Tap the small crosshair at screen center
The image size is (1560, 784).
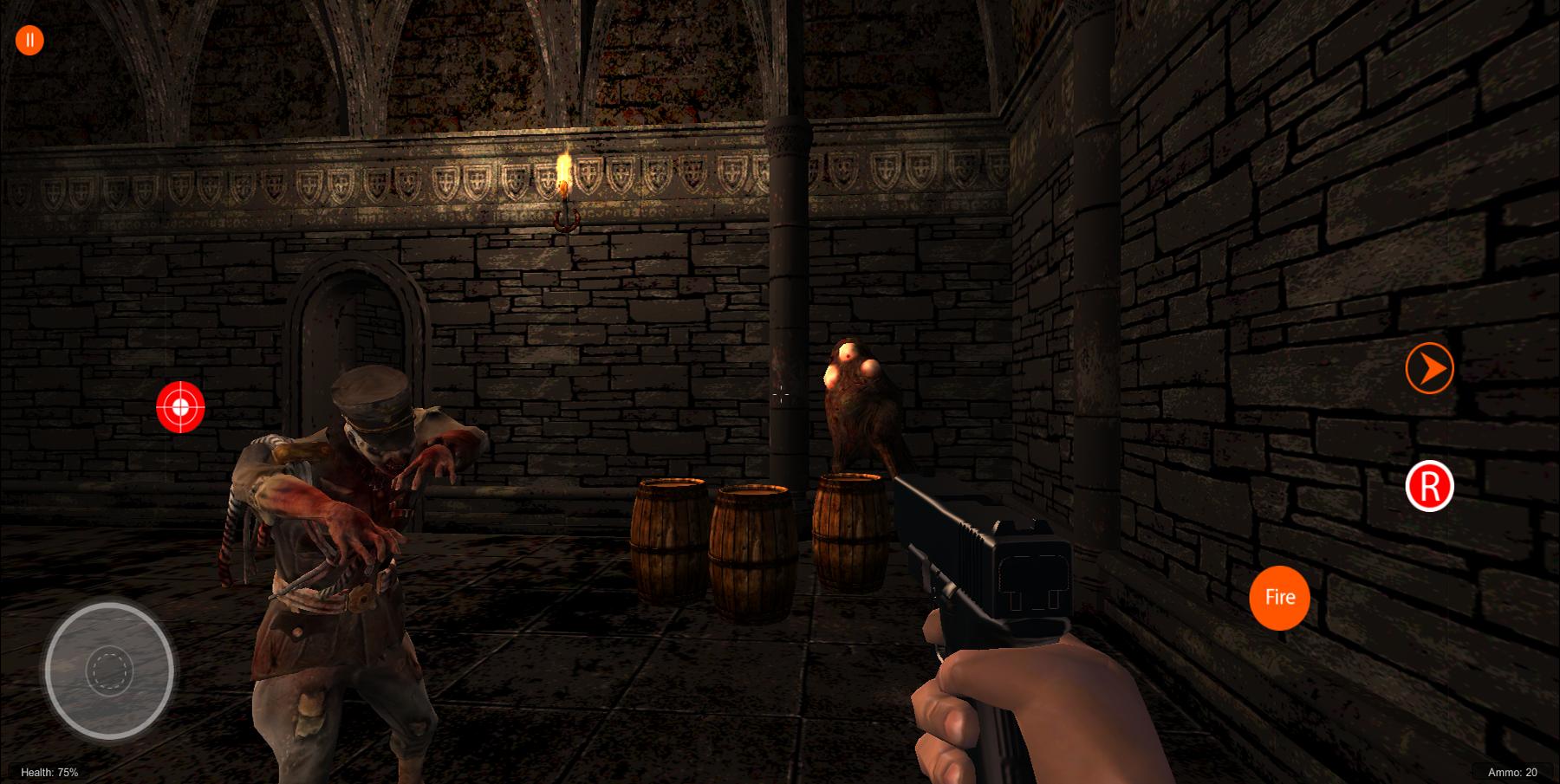(x=780, y=395)
